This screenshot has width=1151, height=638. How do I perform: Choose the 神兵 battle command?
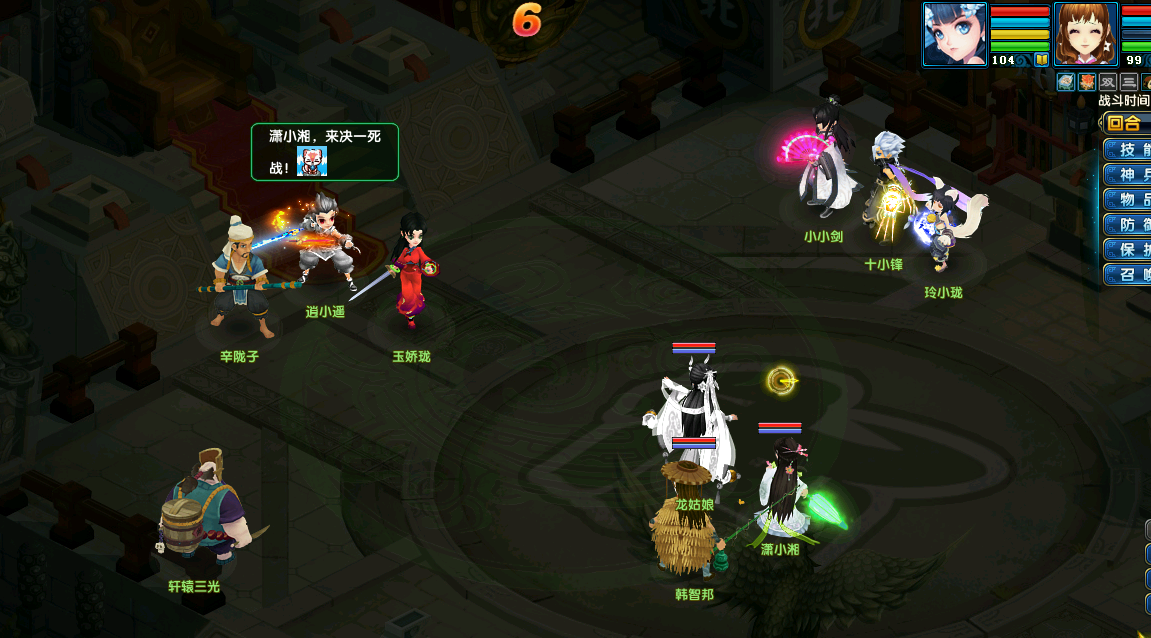click(x=1128, y=175)
